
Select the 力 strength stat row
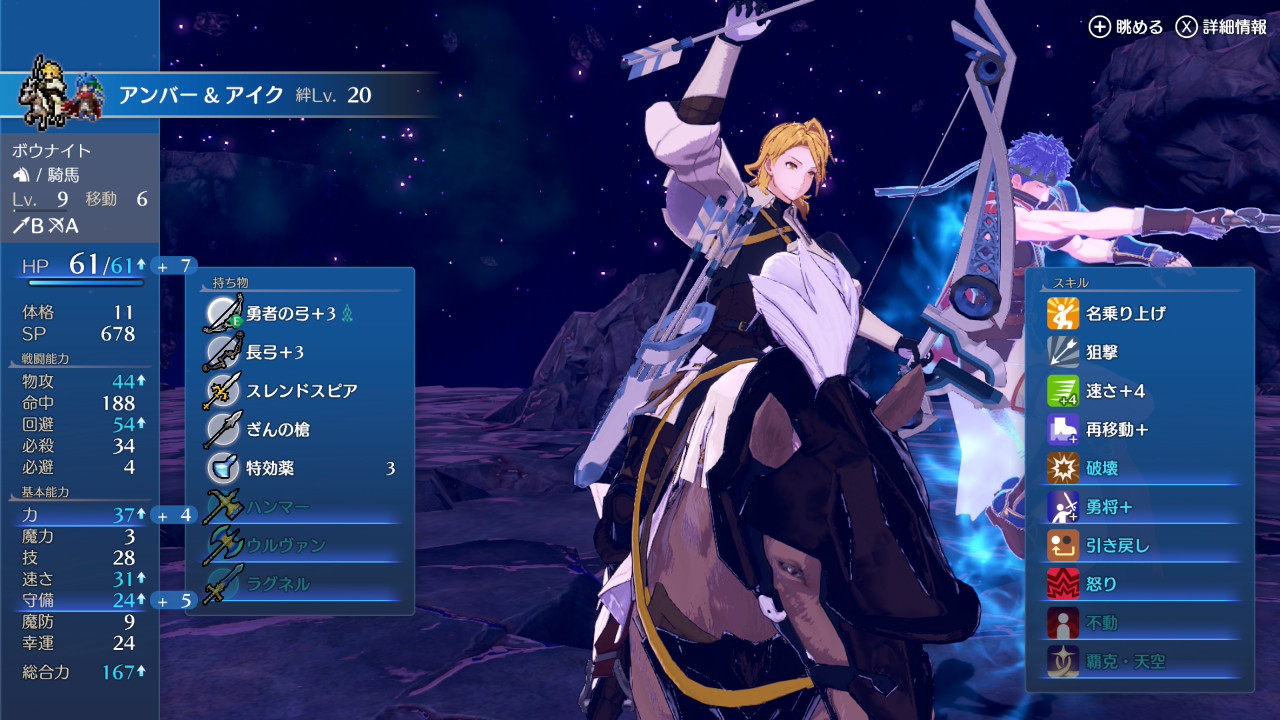pyautogui.click(x=79, y=515)
